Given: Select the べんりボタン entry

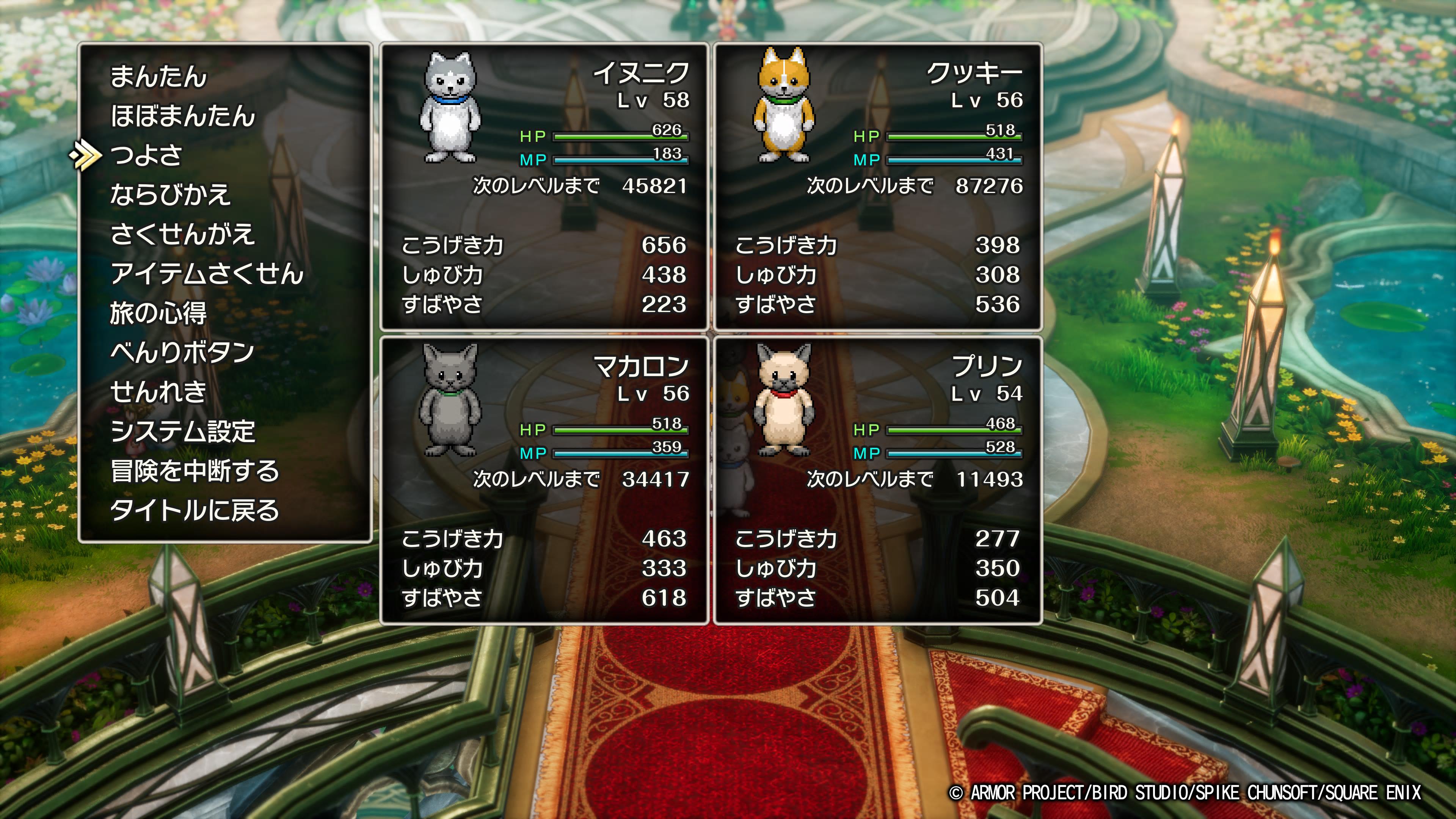Looking at the screenshot, I should [182, 353].
